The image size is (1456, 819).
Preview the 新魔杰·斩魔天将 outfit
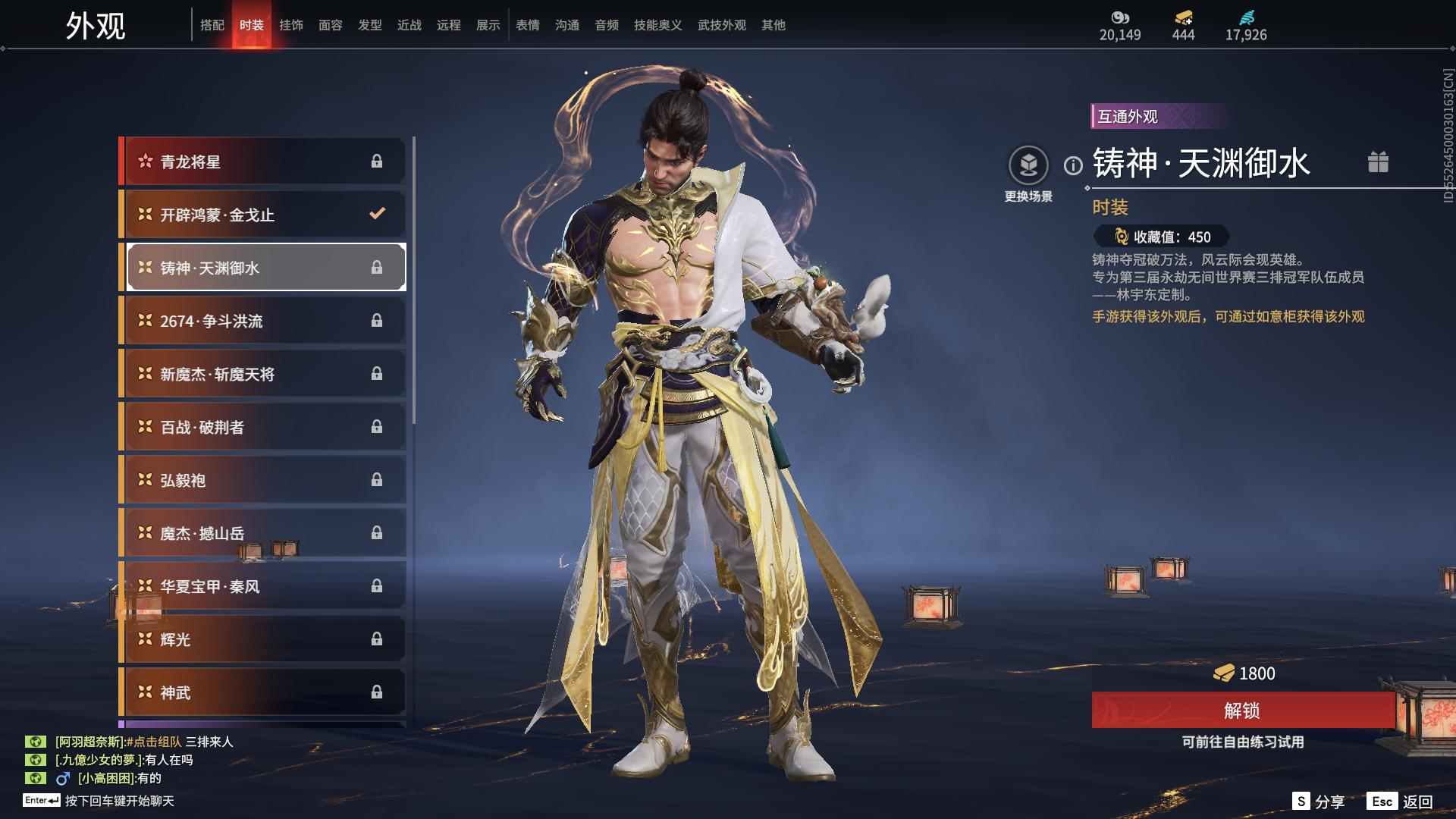coord(263,374)
